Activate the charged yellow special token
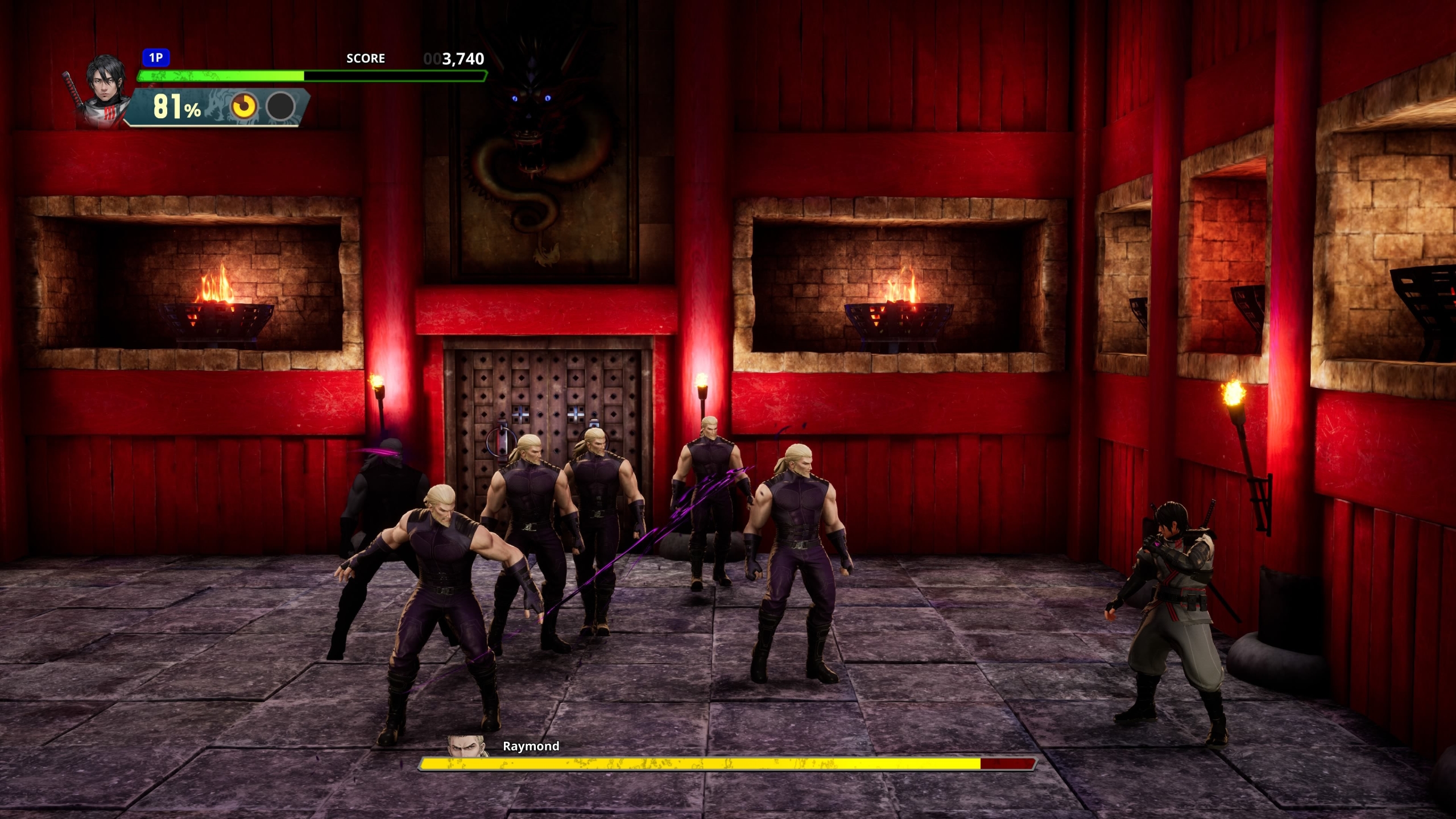 click(244, 106)
